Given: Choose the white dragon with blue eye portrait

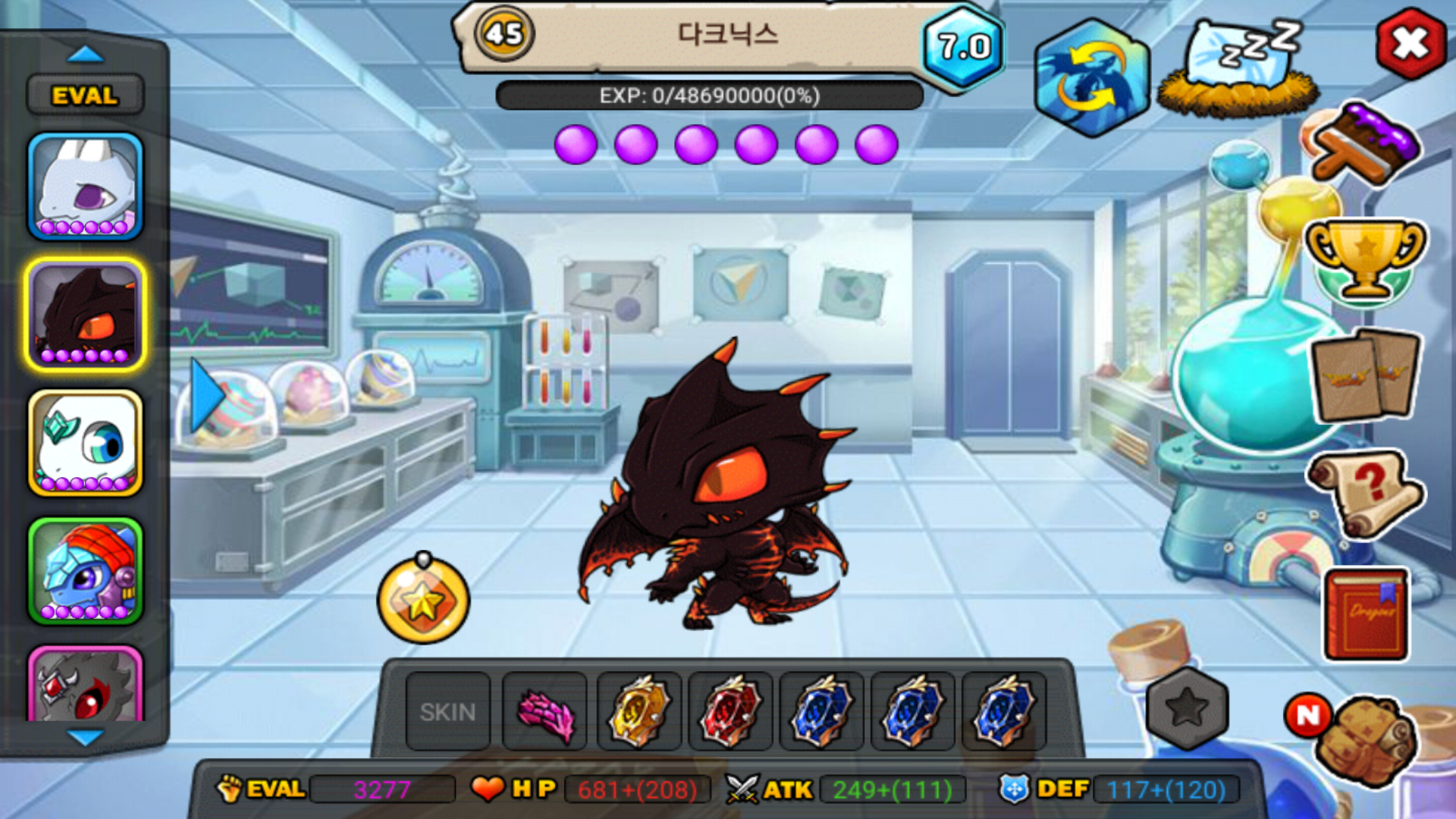Looking at the screenshot, I should (85, 443).
